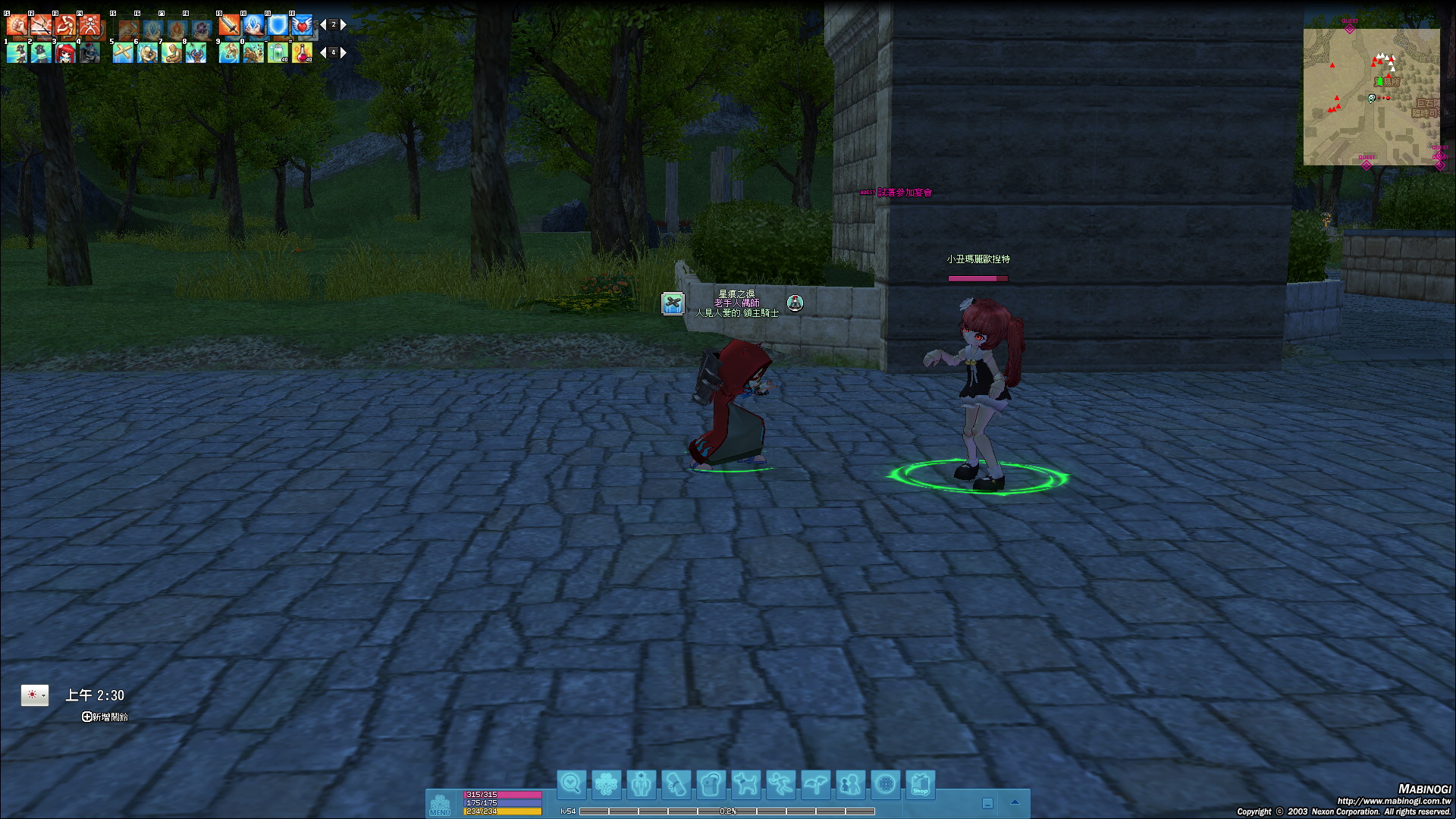Add an alarm under the clock
The image size is (1456, 819).
click(x=105, y=717)
